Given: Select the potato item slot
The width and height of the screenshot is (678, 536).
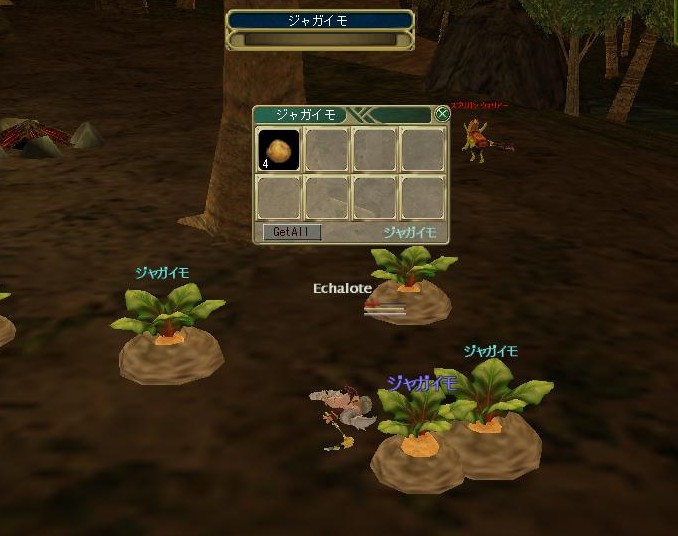Looking at the screenshot, I should [279, 150].
